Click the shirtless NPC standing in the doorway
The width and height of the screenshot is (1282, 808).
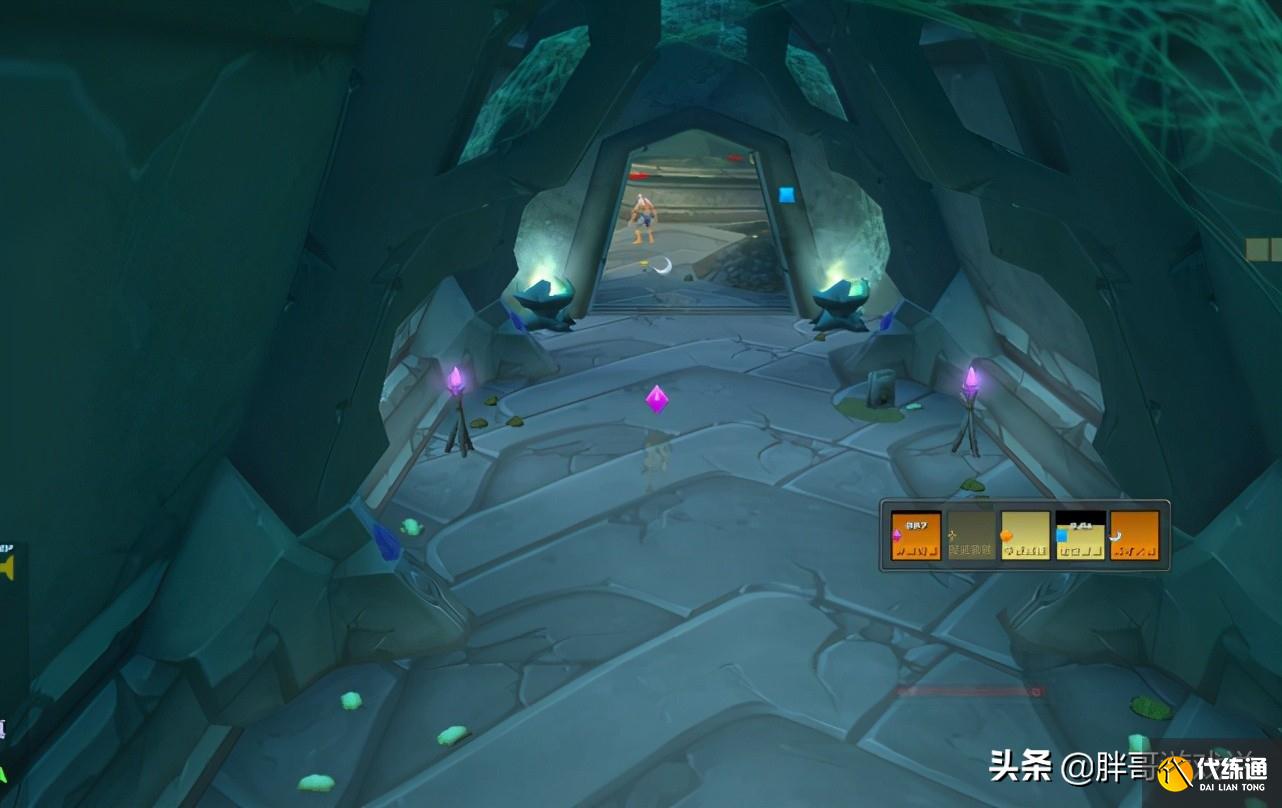tap(643, 218)
